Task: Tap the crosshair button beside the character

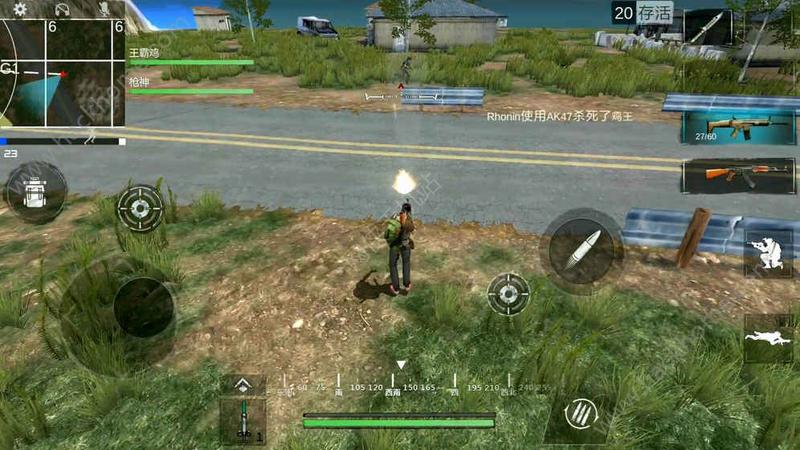Action: [508, 294]
